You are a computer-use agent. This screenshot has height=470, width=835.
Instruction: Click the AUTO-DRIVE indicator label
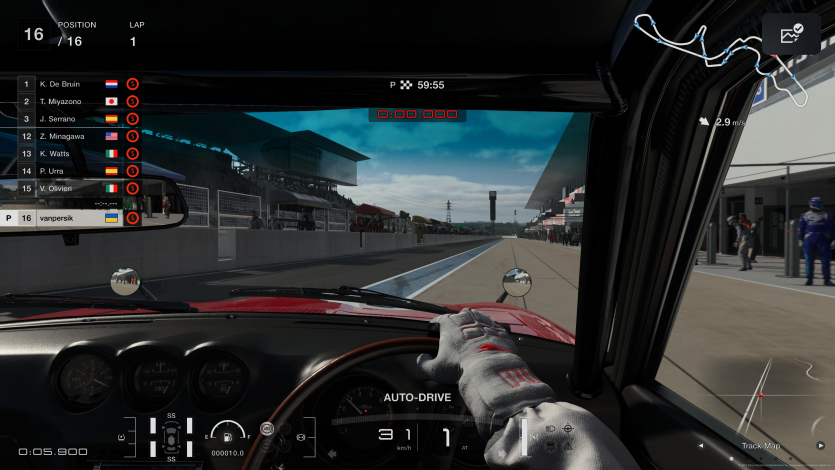coord(417,398)
